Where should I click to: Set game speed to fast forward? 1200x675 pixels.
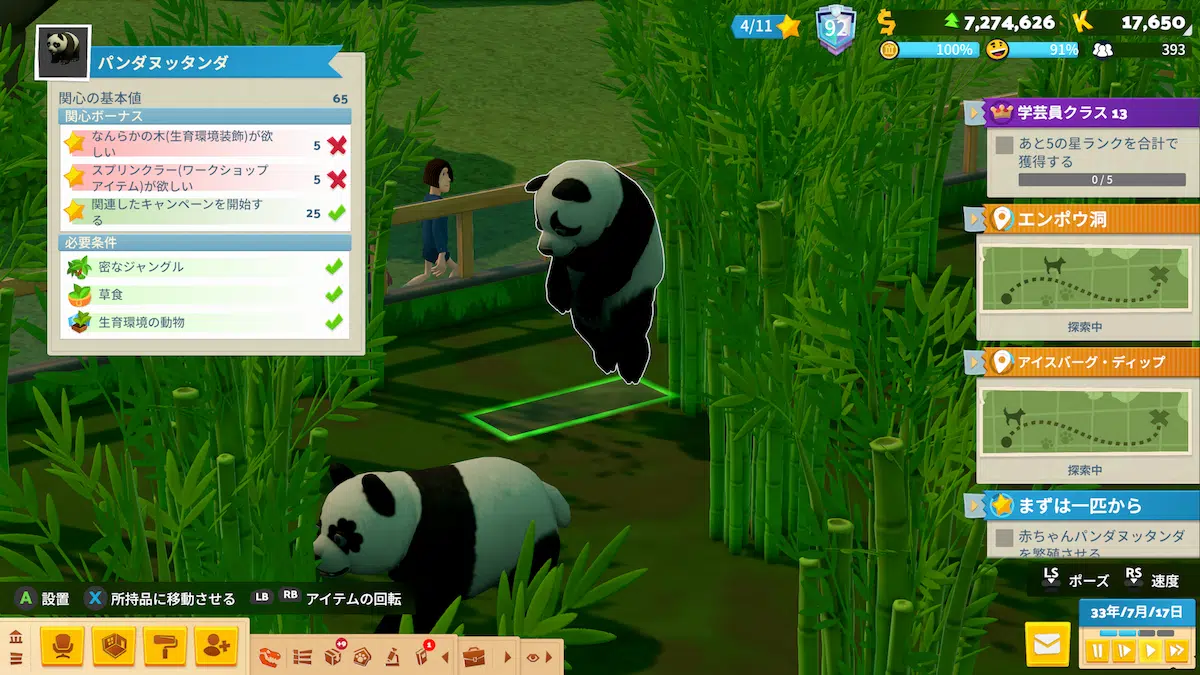(x=1176, y=651)
